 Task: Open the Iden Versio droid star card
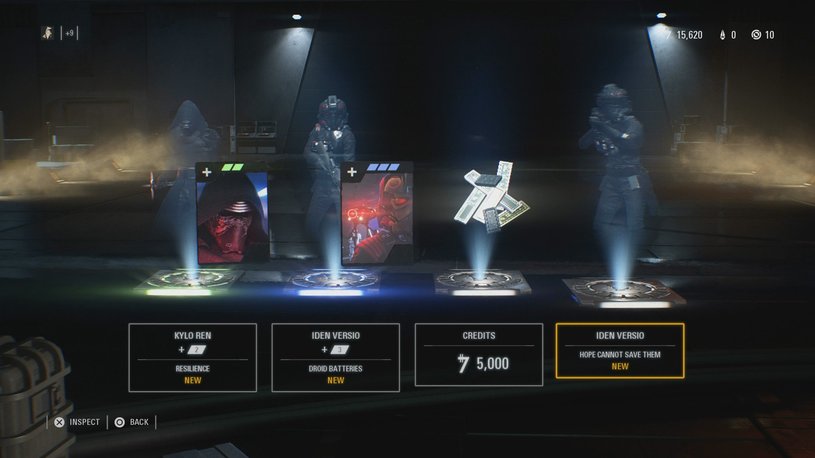376,214
